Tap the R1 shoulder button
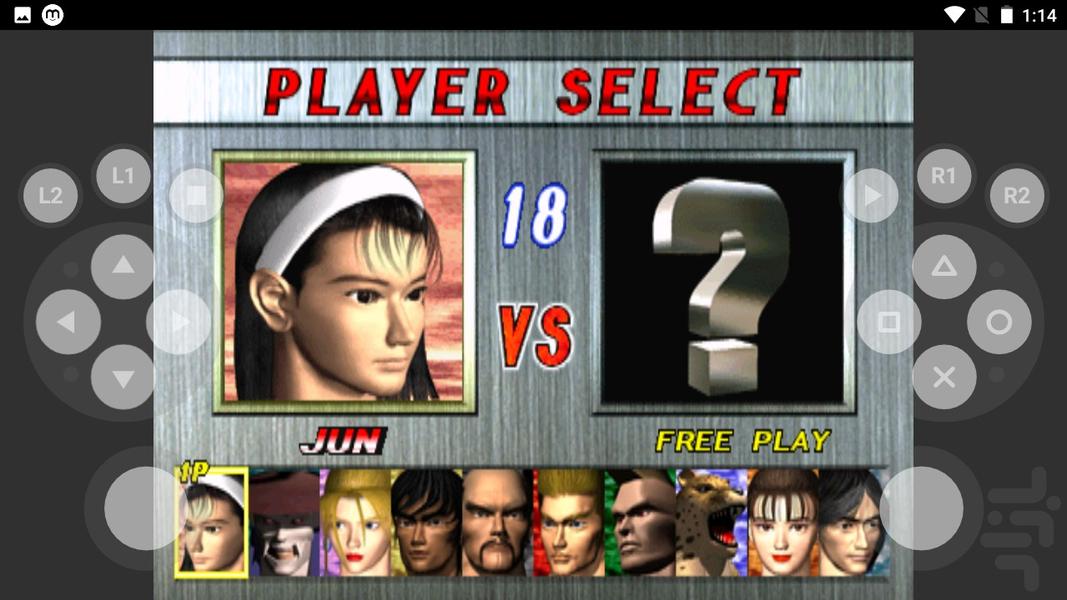Image resolution: width=1067 pixels, height=600 pixels. point(944,177)
